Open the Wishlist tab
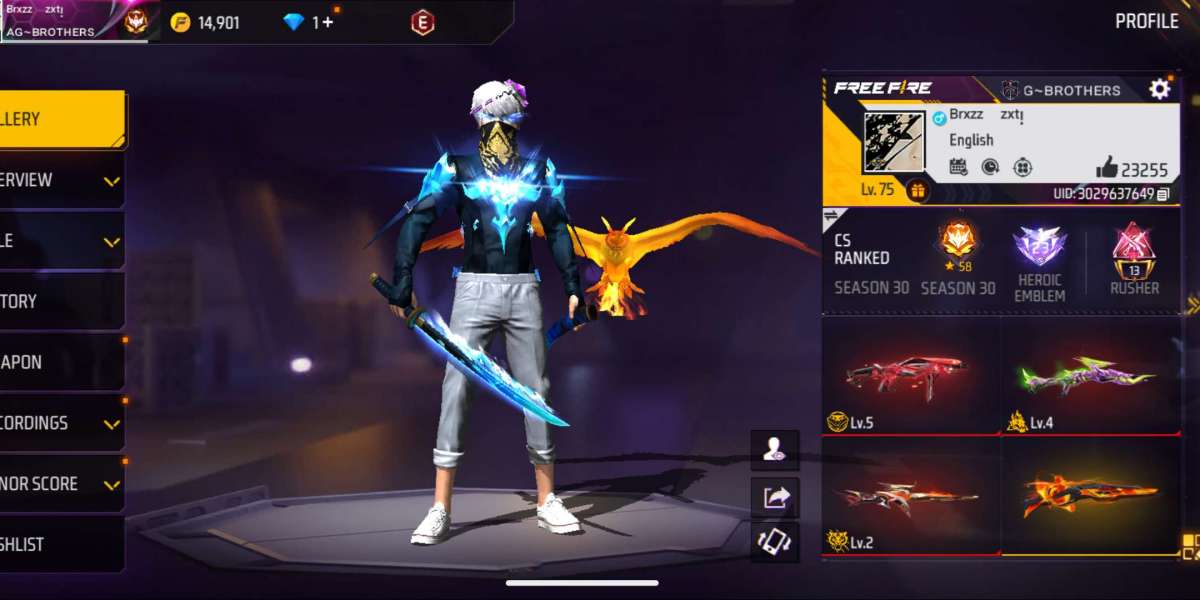Viewport: 1200px width, 600px height. tap(60, 545)
